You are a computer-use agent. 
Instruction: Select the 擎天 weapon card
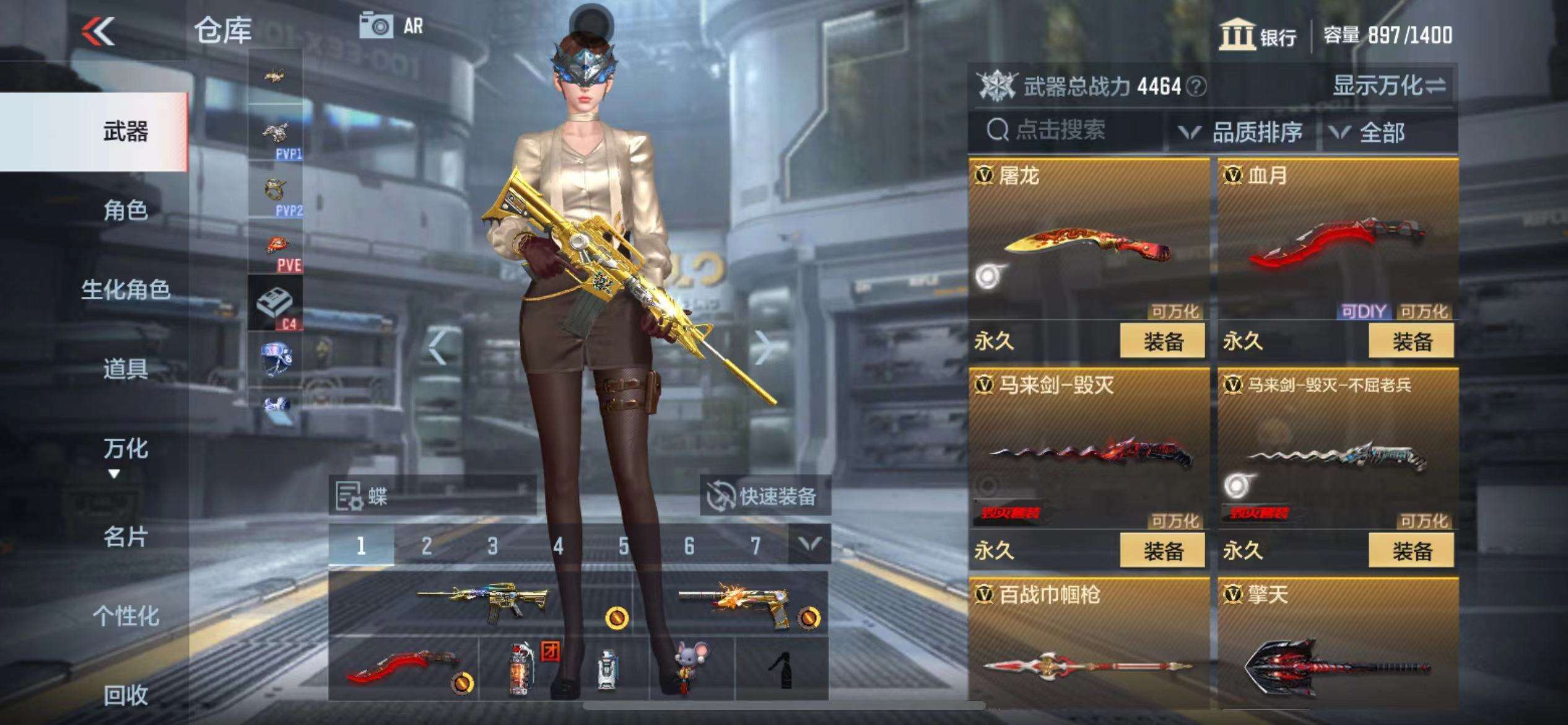click(x=1338, y=644)
